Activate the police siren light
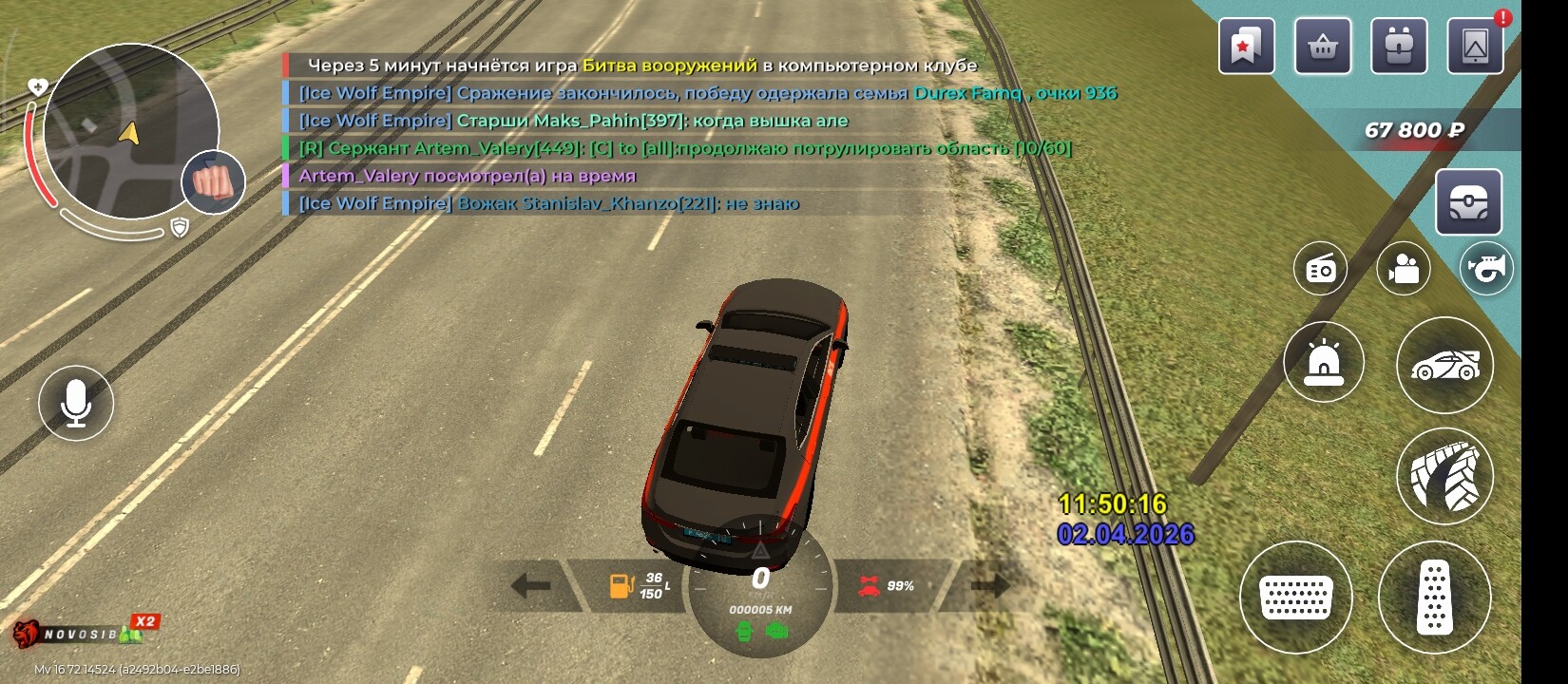This screenshot has width=1568, height=684. (x=1323, y=363)
